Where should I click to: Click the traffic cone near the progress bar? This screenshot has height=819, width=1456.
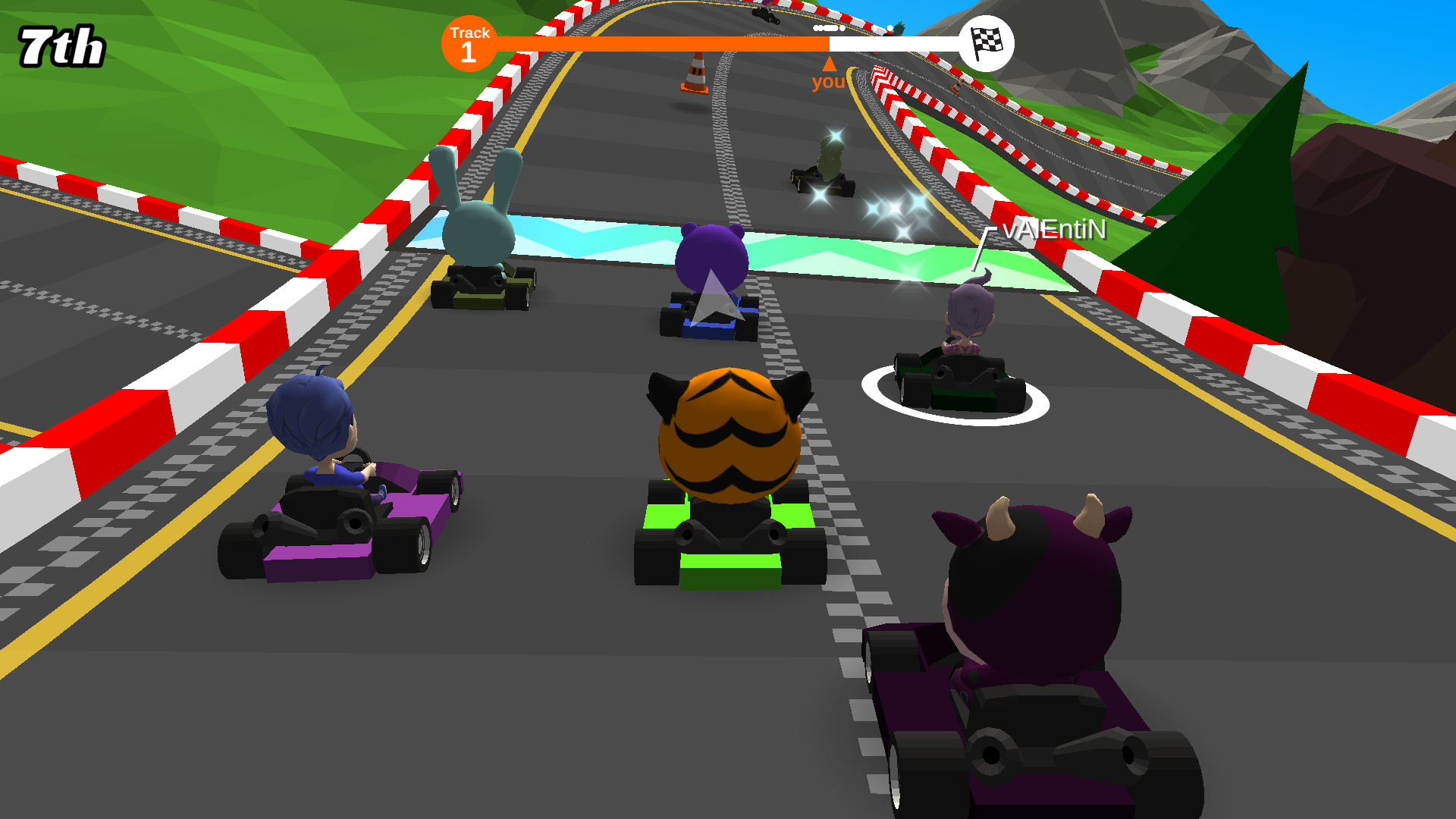695,72
